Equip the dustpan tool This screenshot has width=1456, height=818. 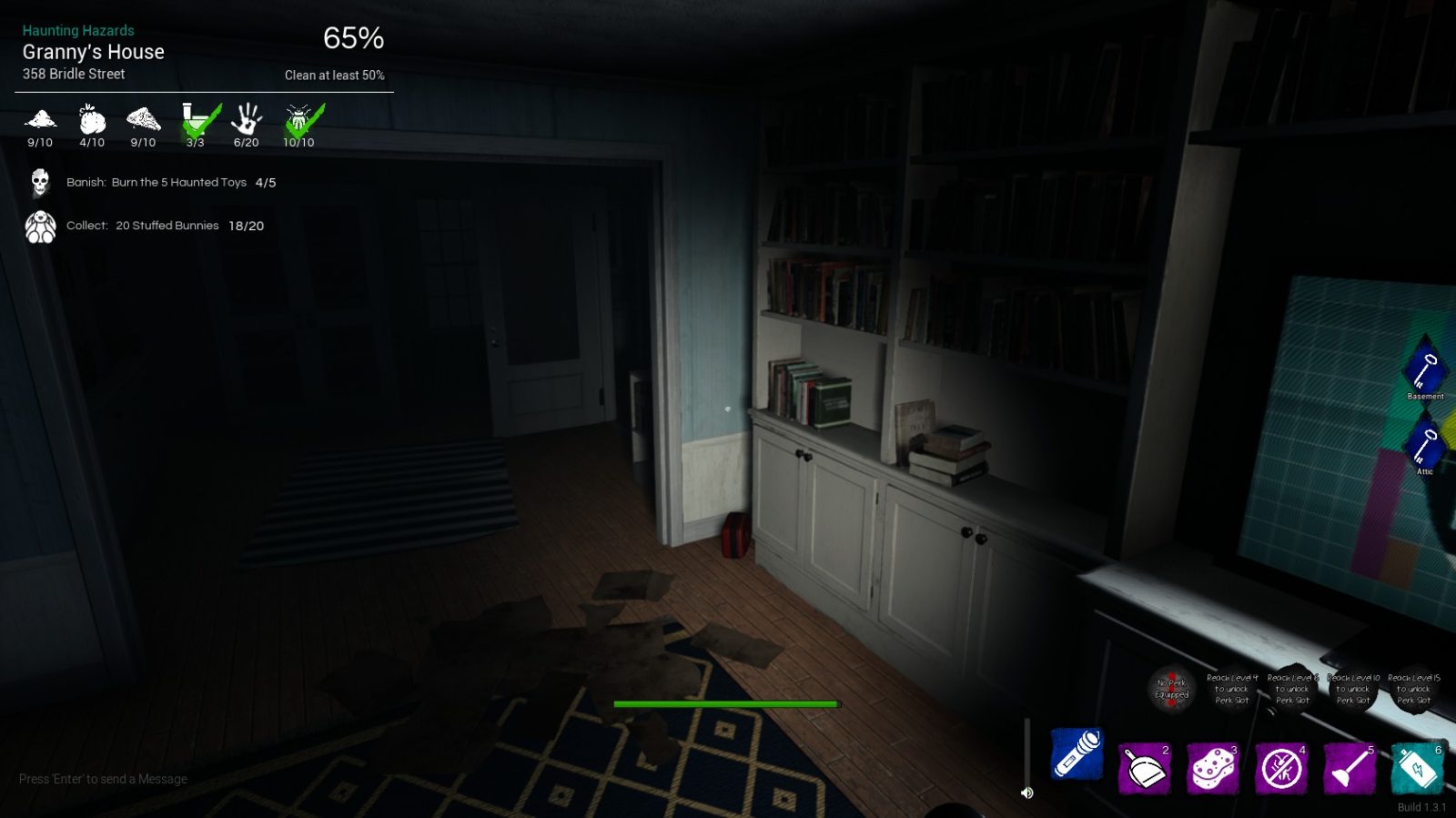click(1144, 769)
